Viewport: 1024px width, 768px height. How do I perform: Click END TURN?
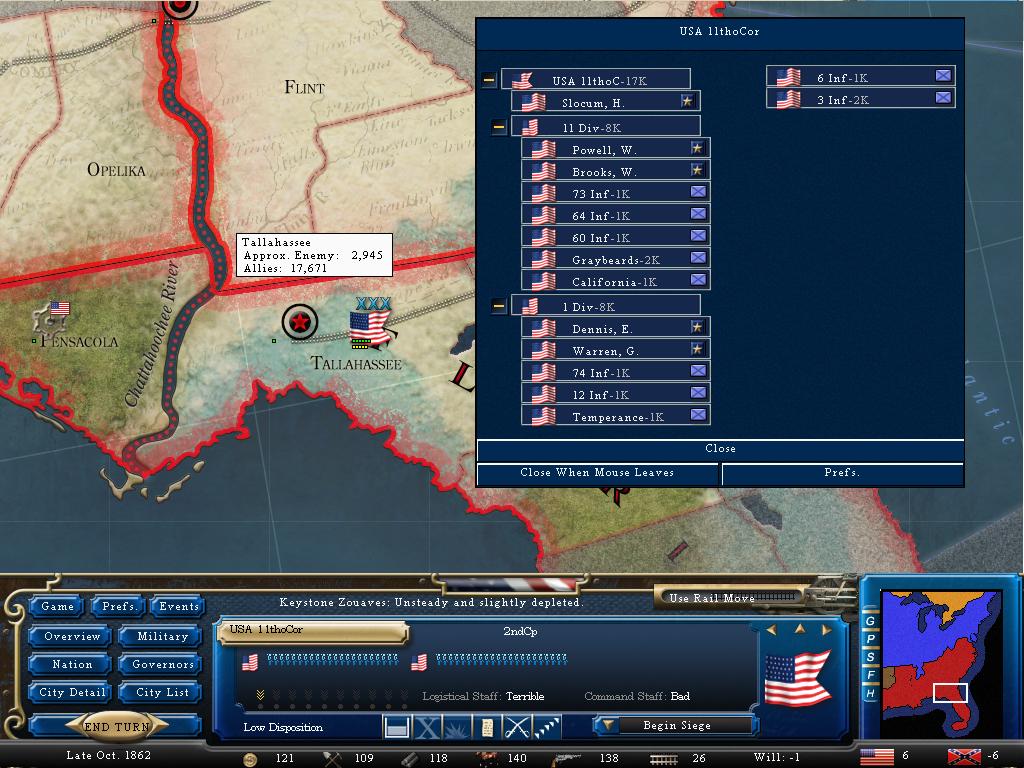(117, 727)
